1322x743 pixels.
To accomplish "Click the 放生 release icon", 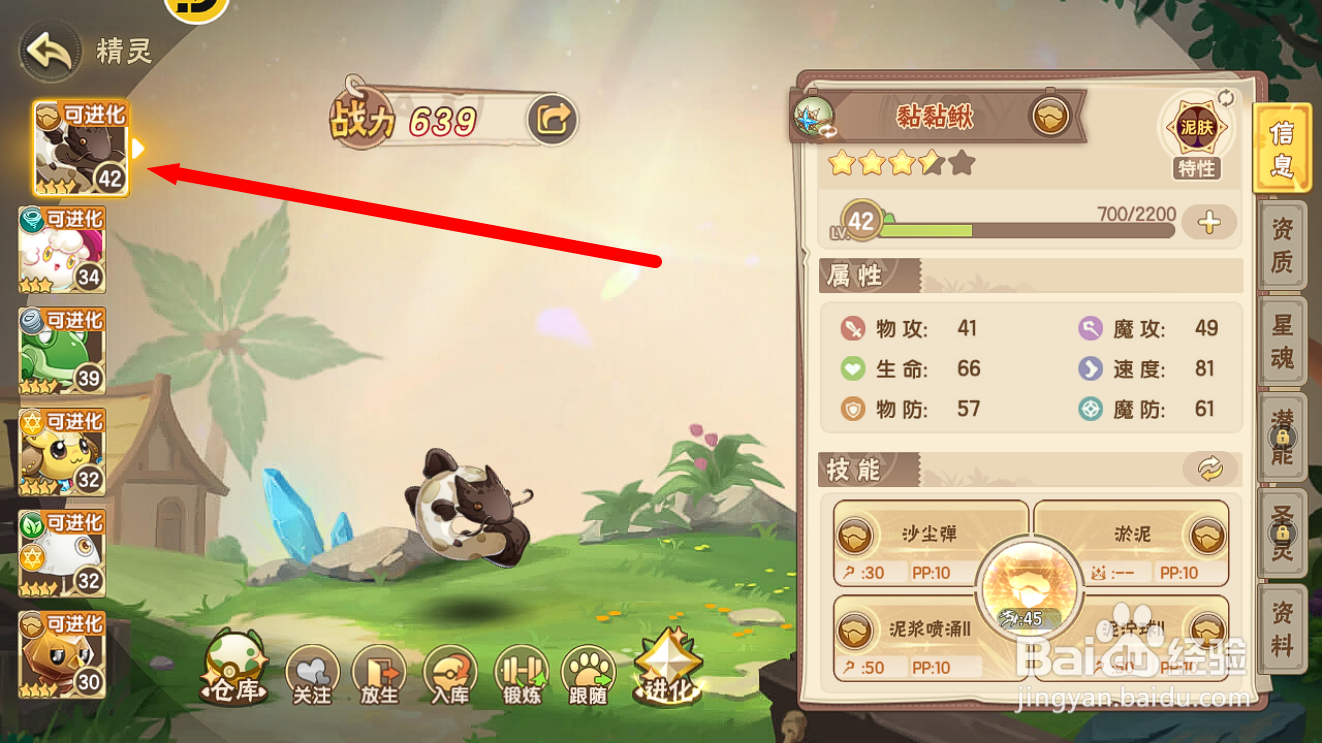I will [x=380, y=675].
